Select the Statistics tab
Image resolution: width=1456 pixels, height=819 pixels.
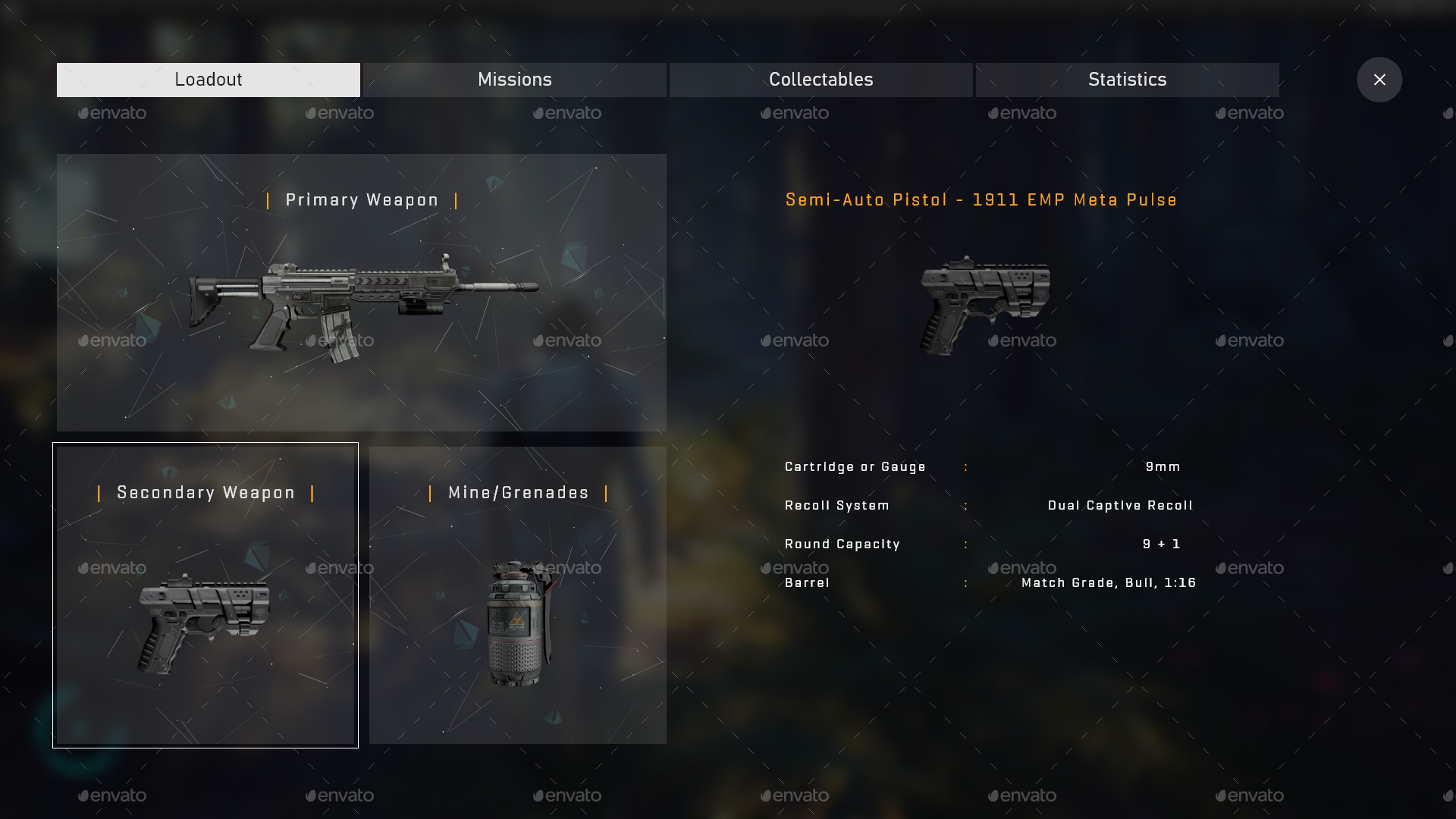1128,80
